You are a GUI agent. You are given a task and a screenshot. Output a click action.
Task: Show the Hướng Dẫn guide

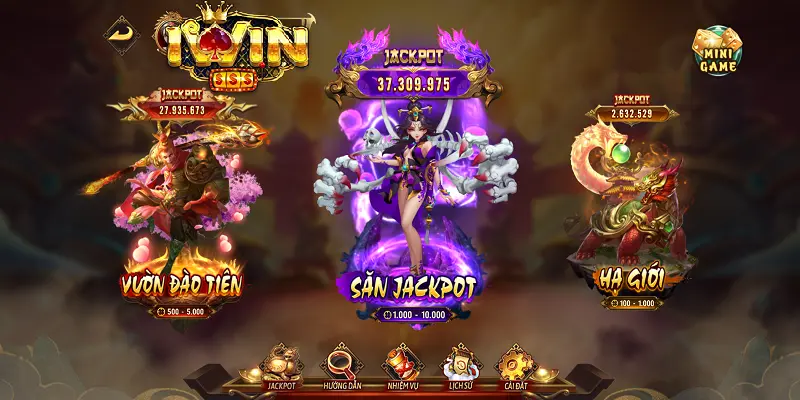340,366
